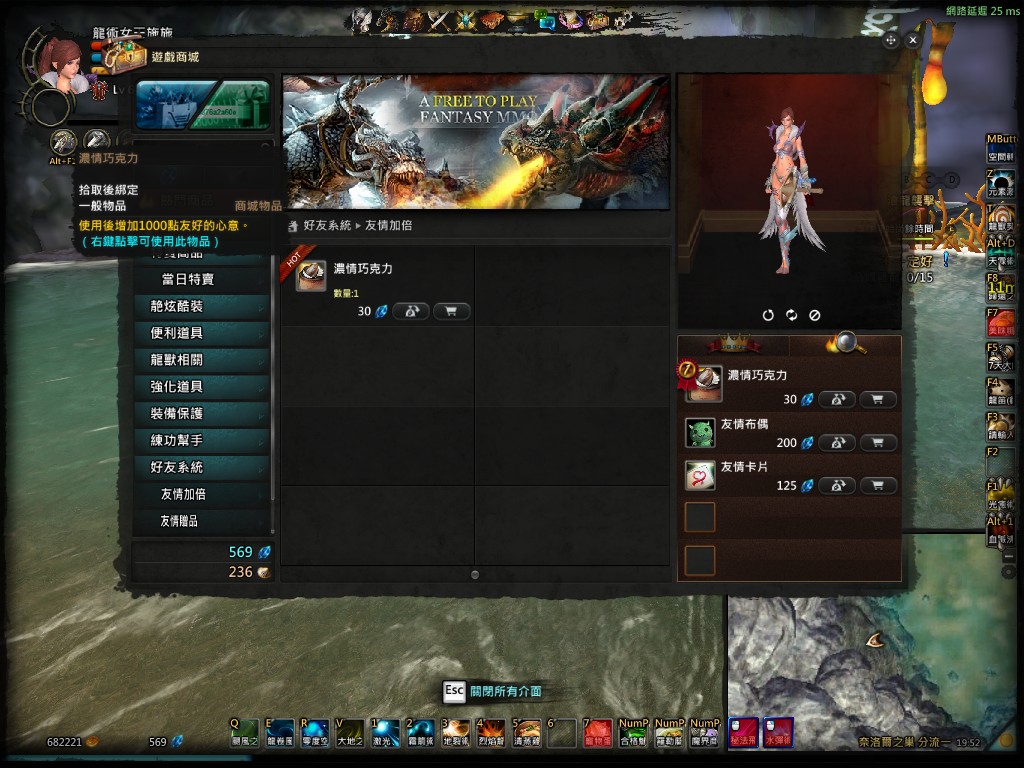The width and height of the screenshot is (1024, 768).
Task: Choose the 龍獸相關 dragon category
Action: [x=177, y=360]
